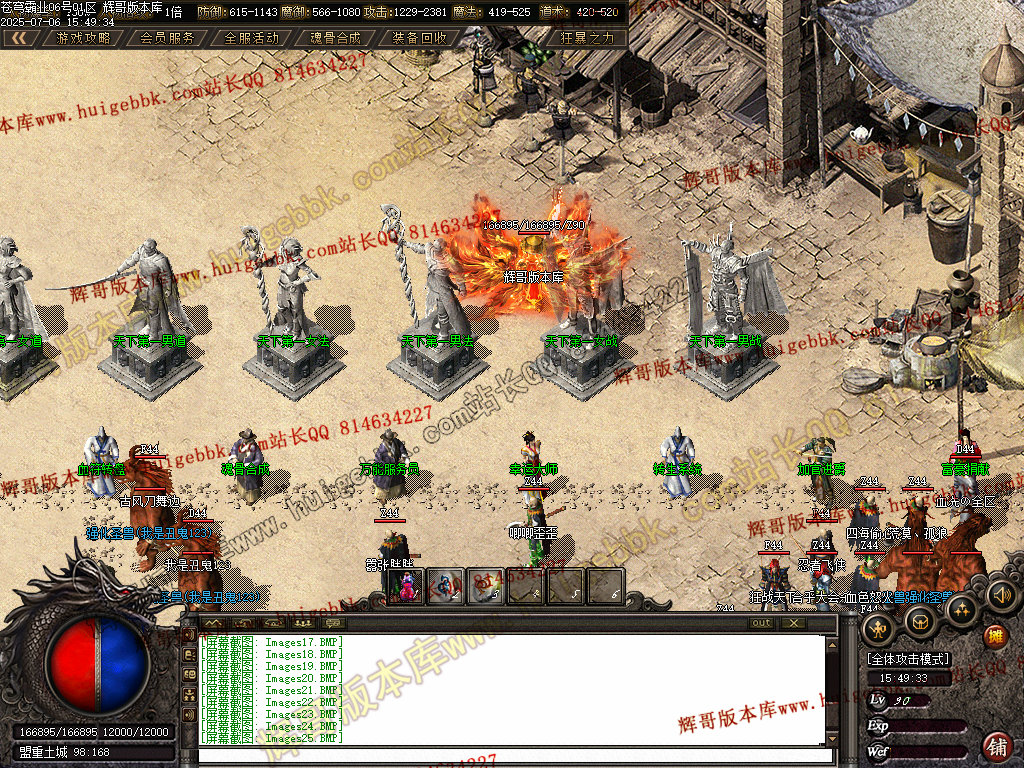Viewport: 1024px width, 768px height.
Task: Open the 铺 shop button
Action: click(x=996, y=745)
